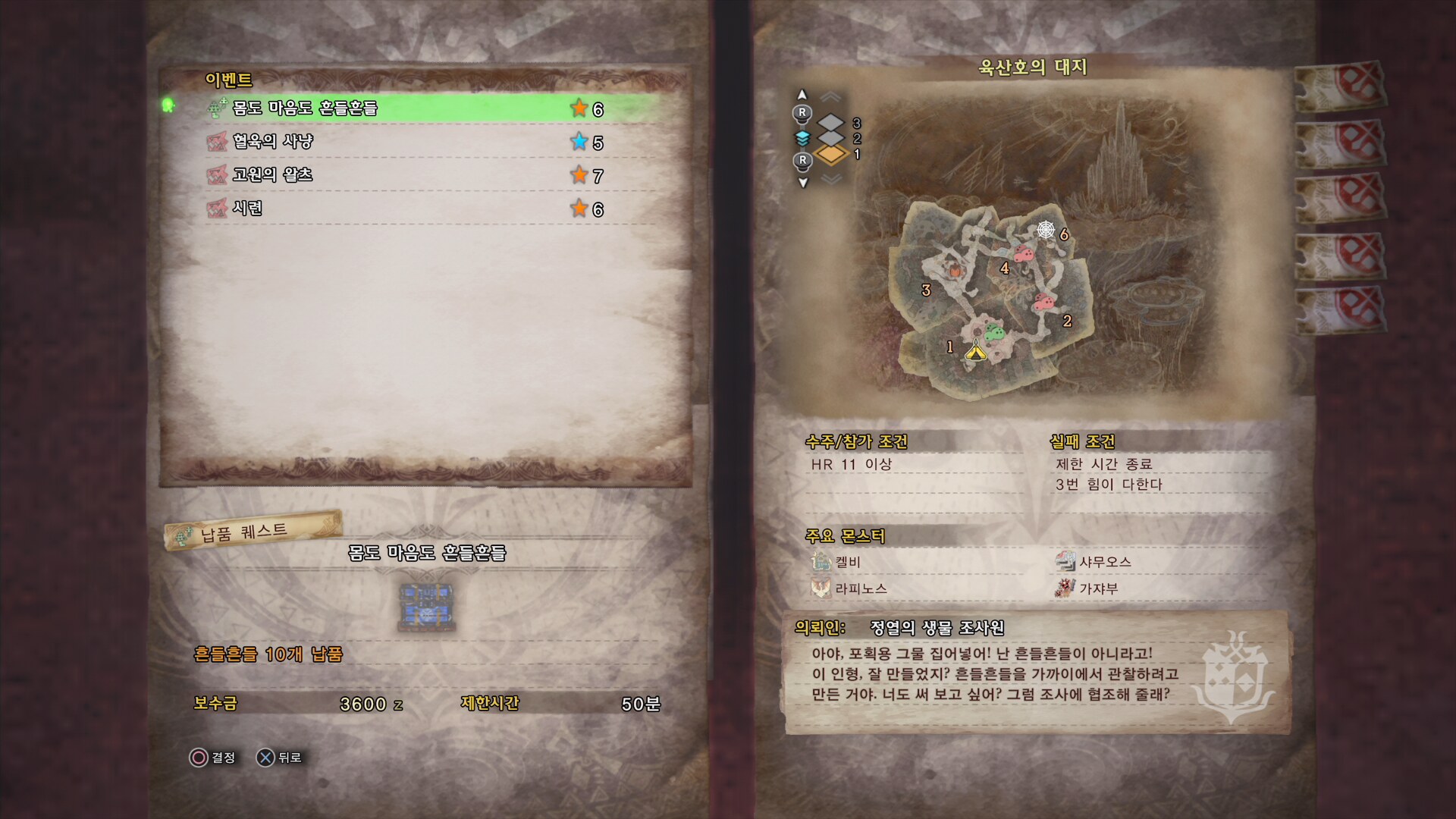The height and width of the screenshot is (819, 1456).
Task: Click the 납품 퀘스트 quest type banner
Action: 253,531
